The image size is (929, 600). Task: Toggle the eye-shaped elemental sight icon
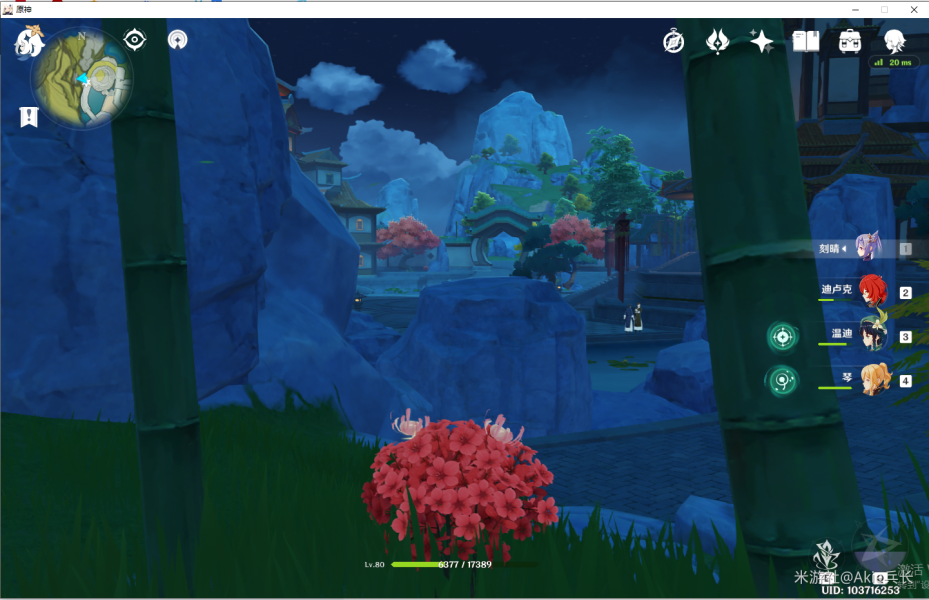click(134, 40)
